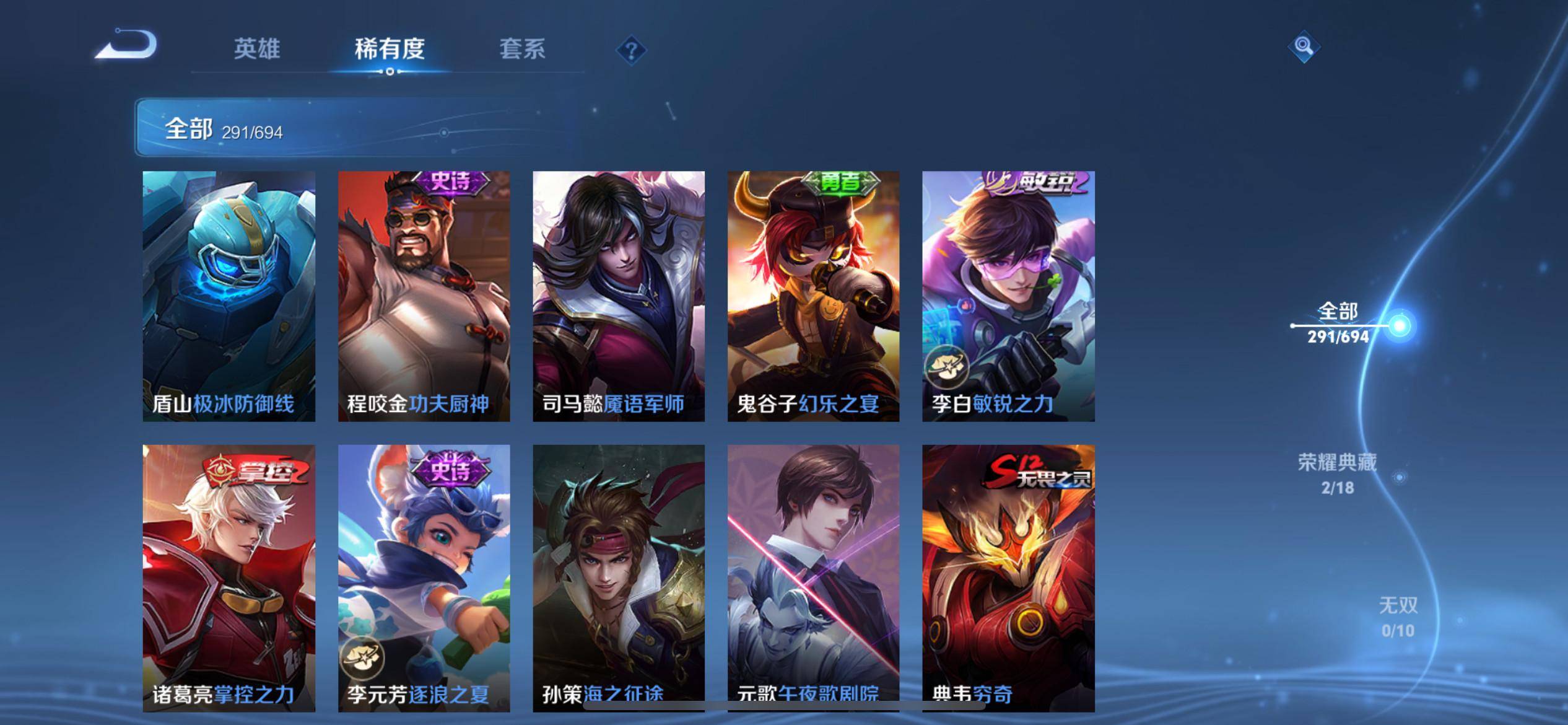Viewport: 1568px width, 725px height.
Task: Select the 典韦 穷奇 skin card
Action: (1008, 576)
